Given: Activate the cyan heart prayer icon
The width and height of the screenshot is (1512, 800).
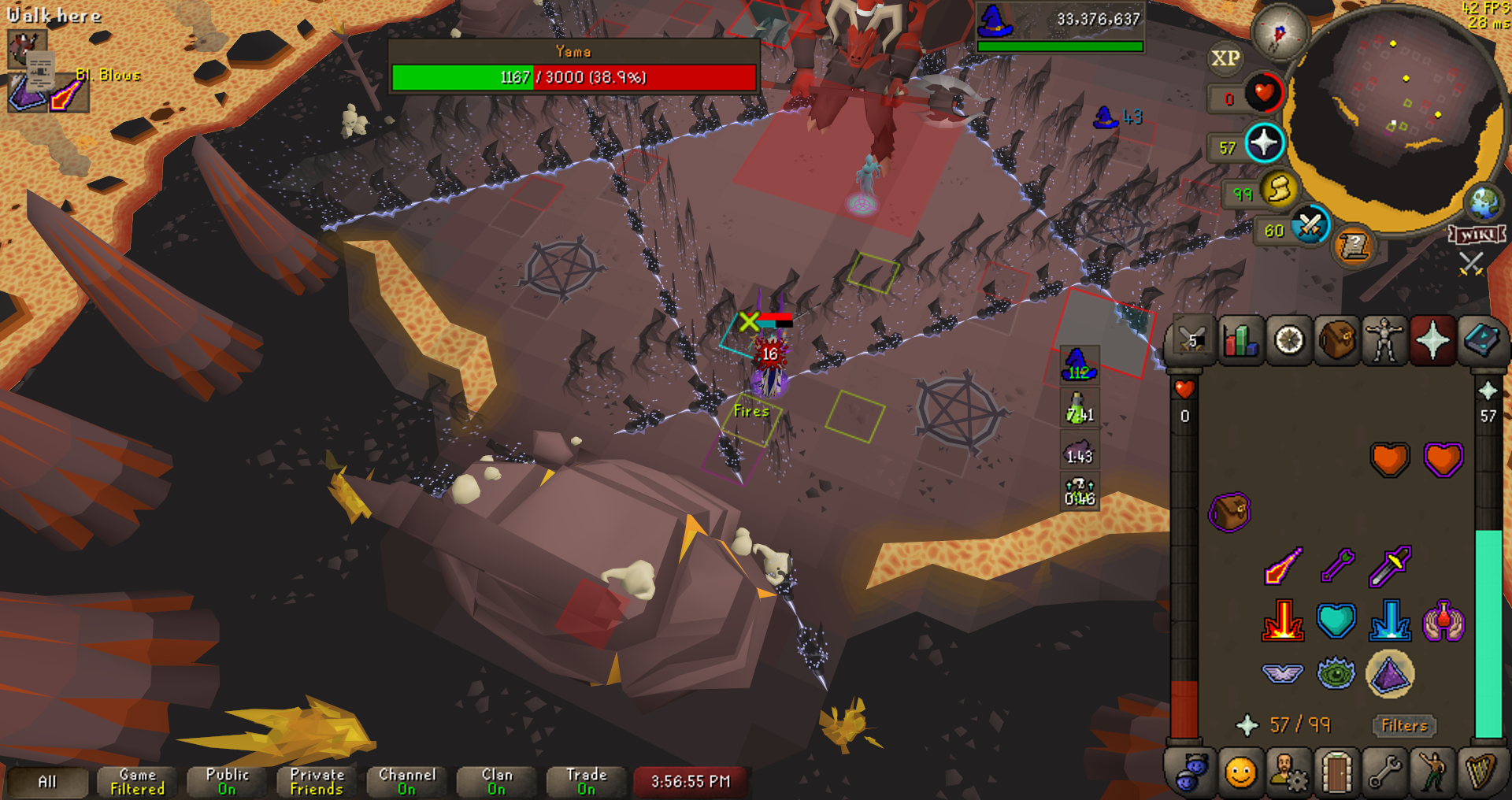Looking at the screenshot, I should click(1336, 620).
